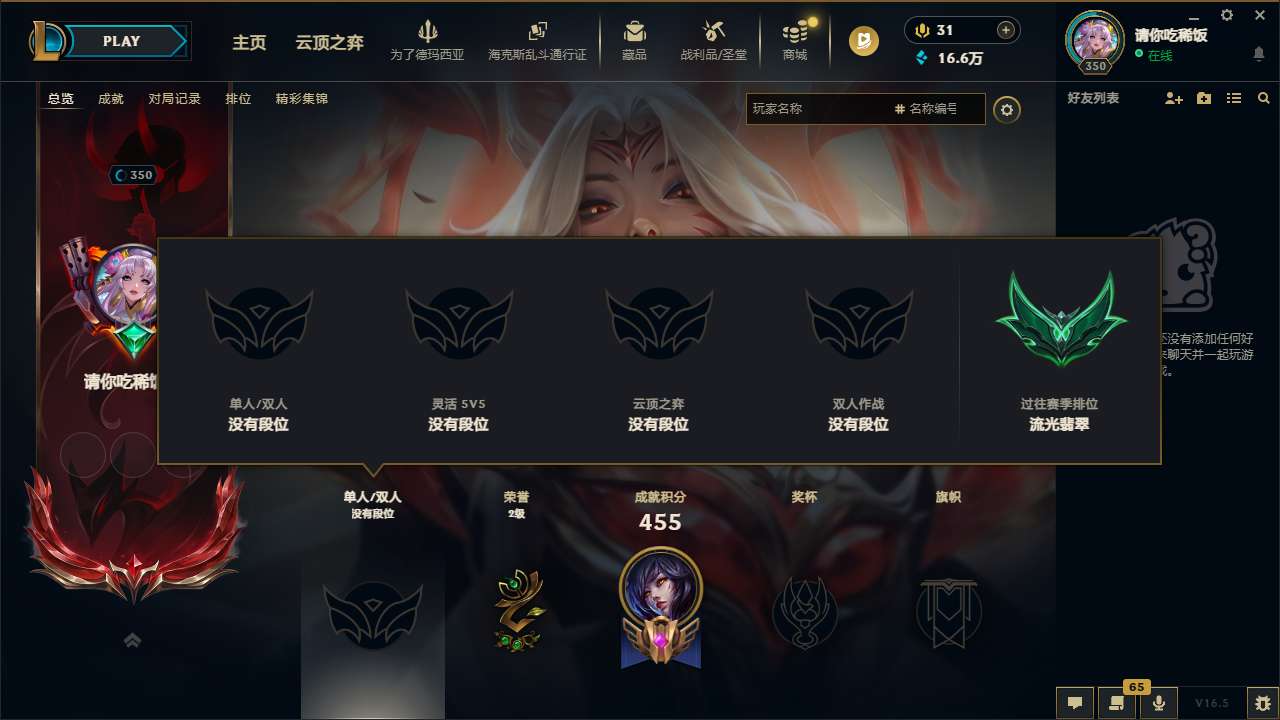Open the search filter gear next to player search
This screenshot has width=1280, height=720.
point(1007,110)
